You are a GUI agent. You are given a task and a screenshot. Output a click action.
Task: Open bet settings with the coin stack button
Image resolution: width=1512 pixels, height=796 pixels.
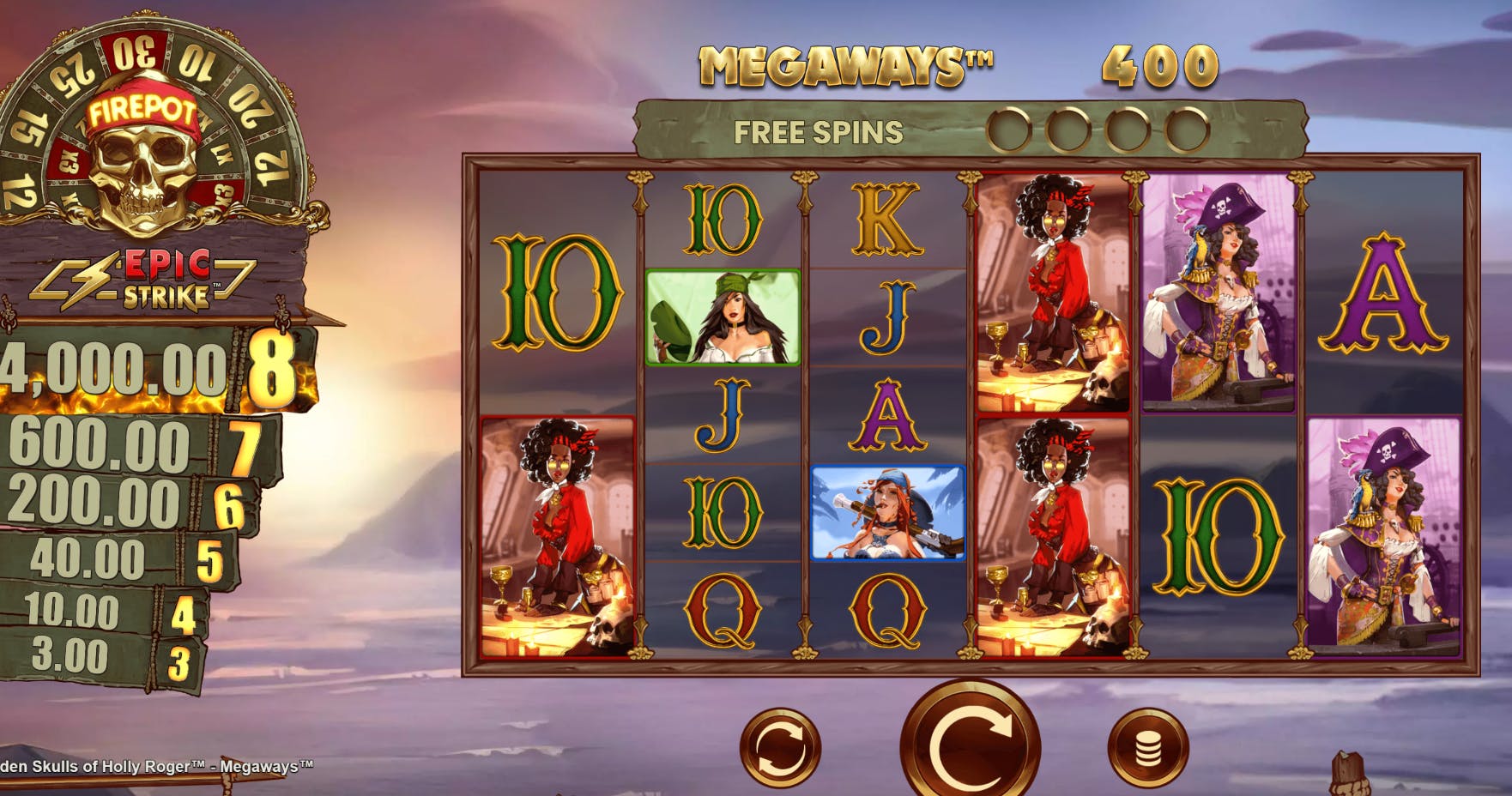pos(1148,748)
